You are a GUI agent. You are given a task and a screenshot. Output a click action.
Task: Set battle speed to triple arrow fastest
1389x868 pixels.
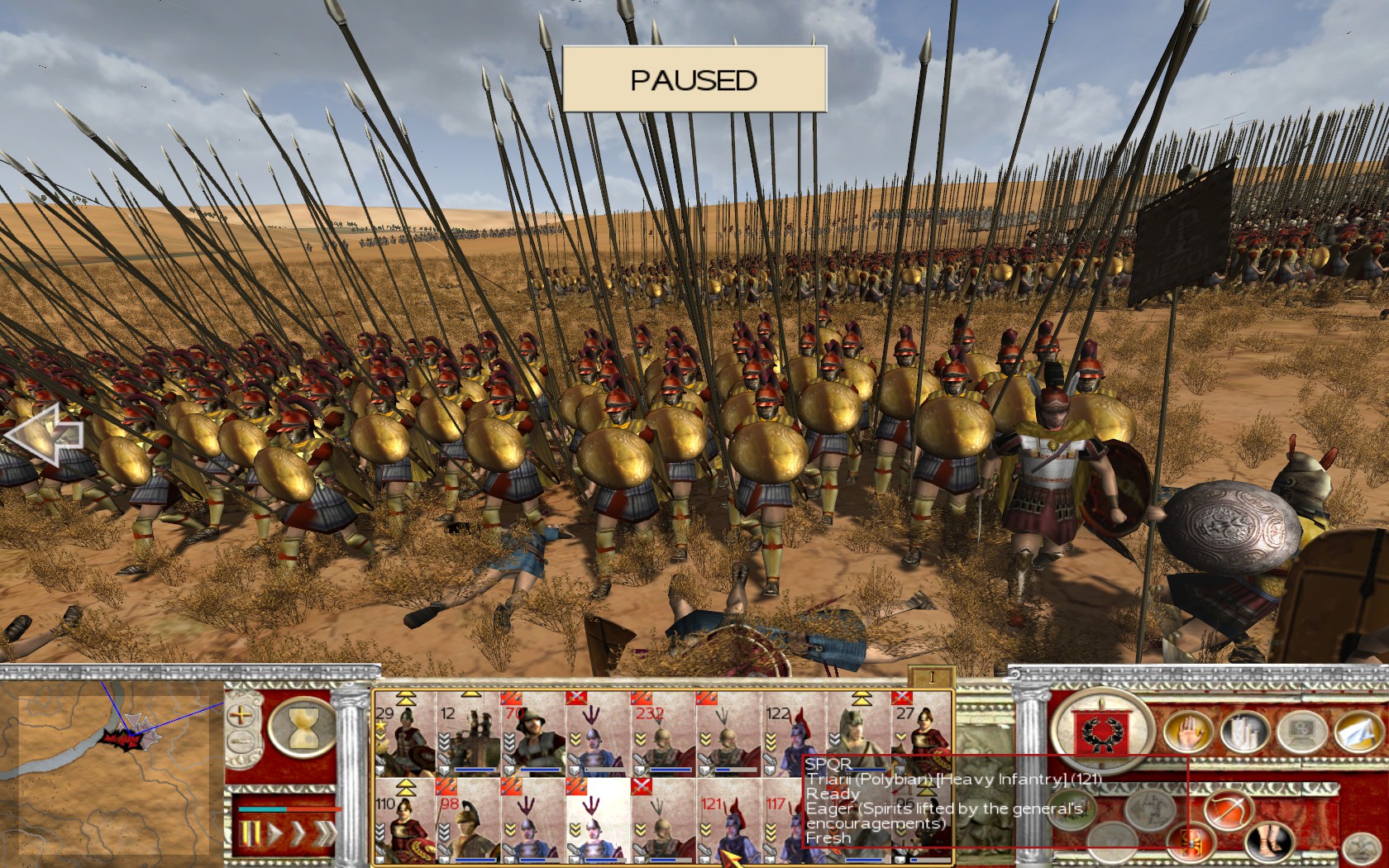(x=322, y=833)
